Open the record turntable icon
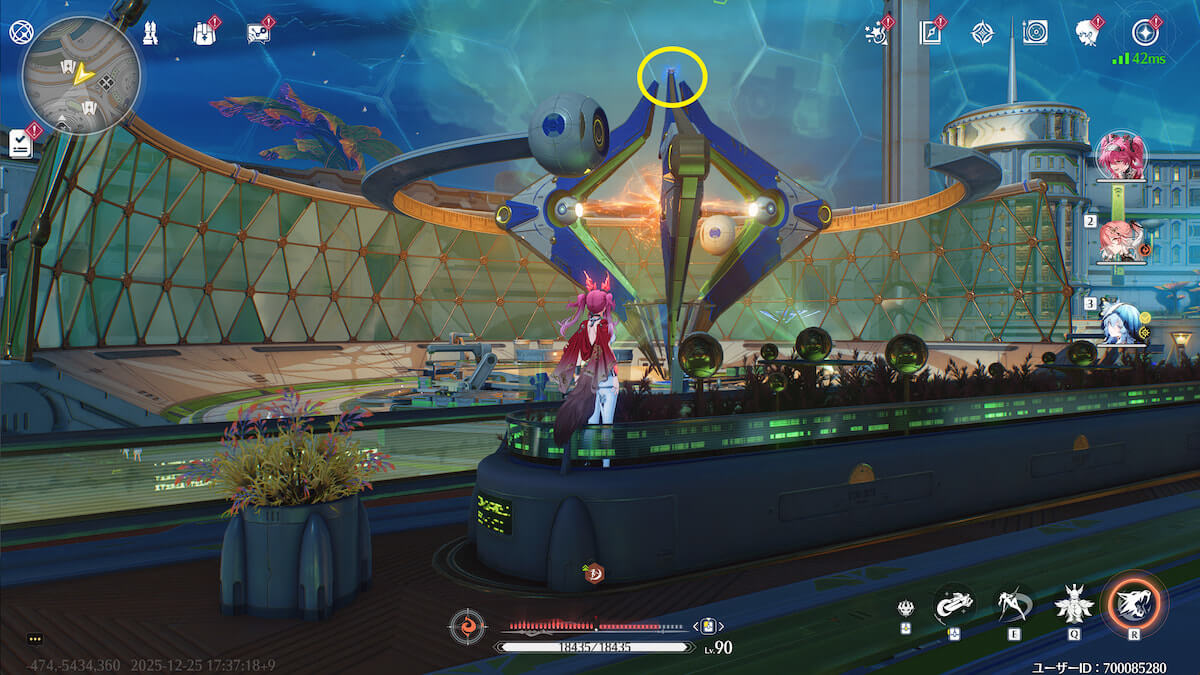1200x675 pixels. pyautogui.click(x=1035, y=33)
